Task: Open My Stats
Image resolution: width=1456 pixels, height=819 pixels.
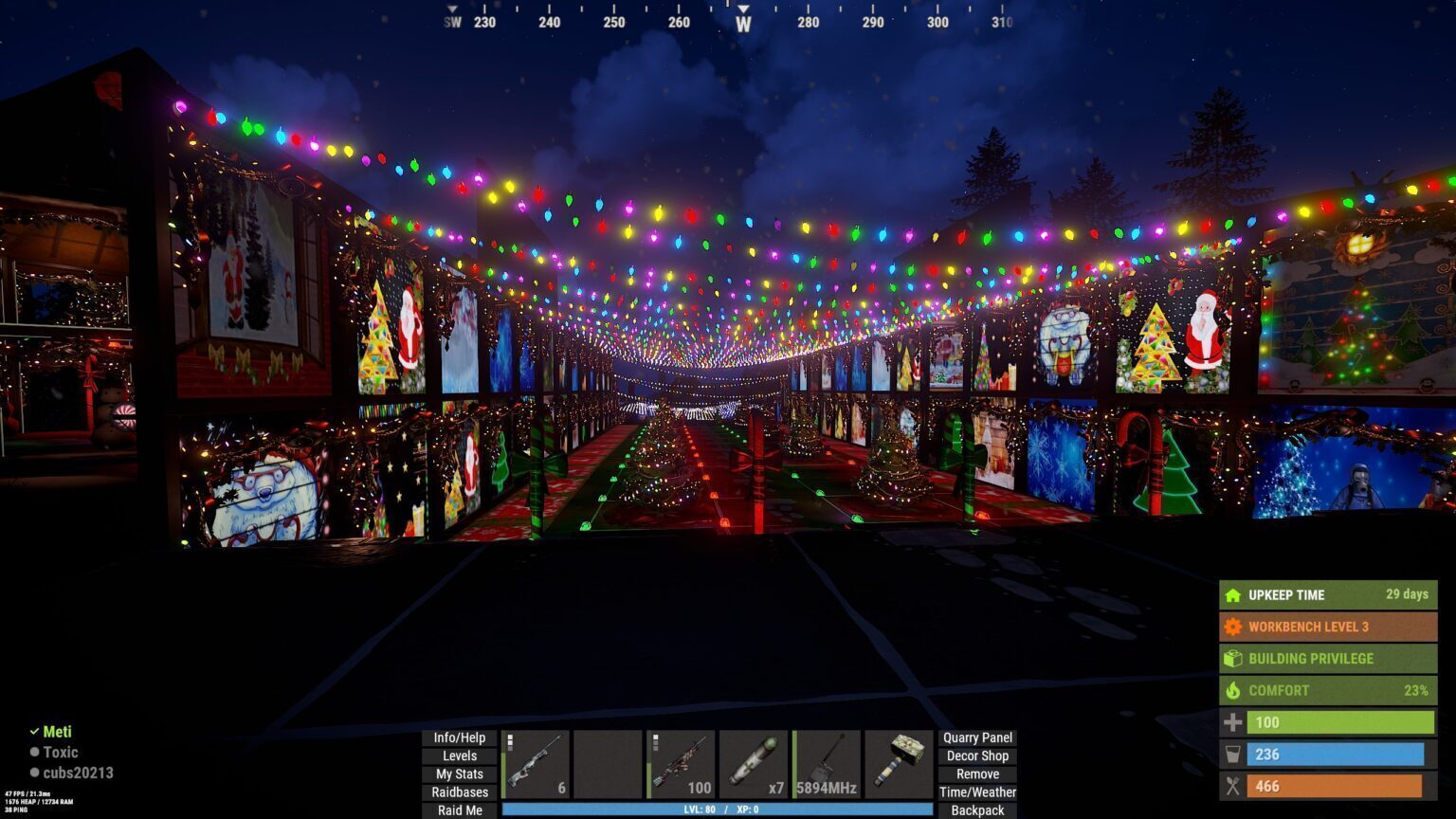Action: pos(459,773)
